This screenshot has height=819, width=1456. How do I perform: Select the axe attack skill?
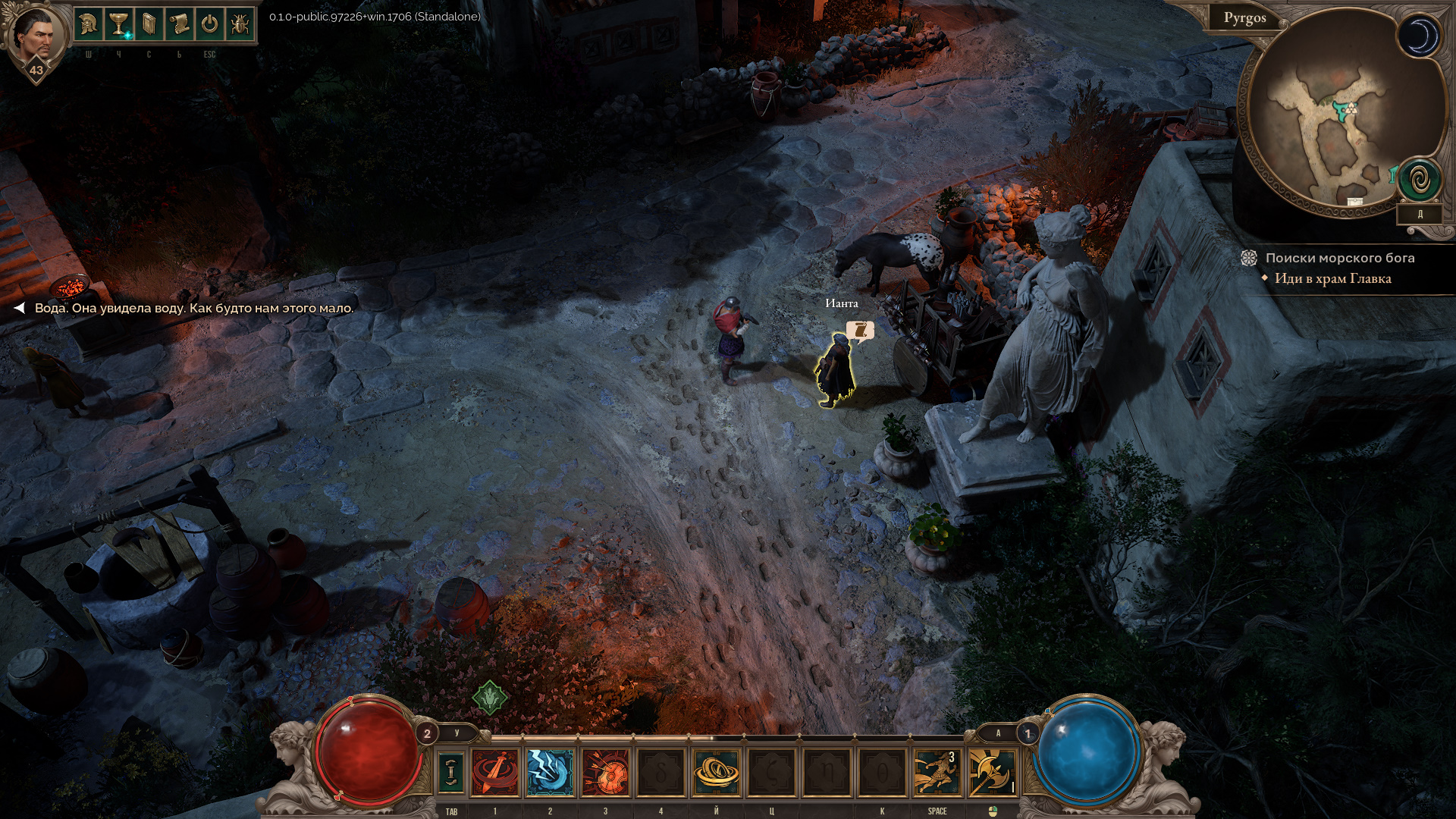pyautogui.click(x=992, y=772)
